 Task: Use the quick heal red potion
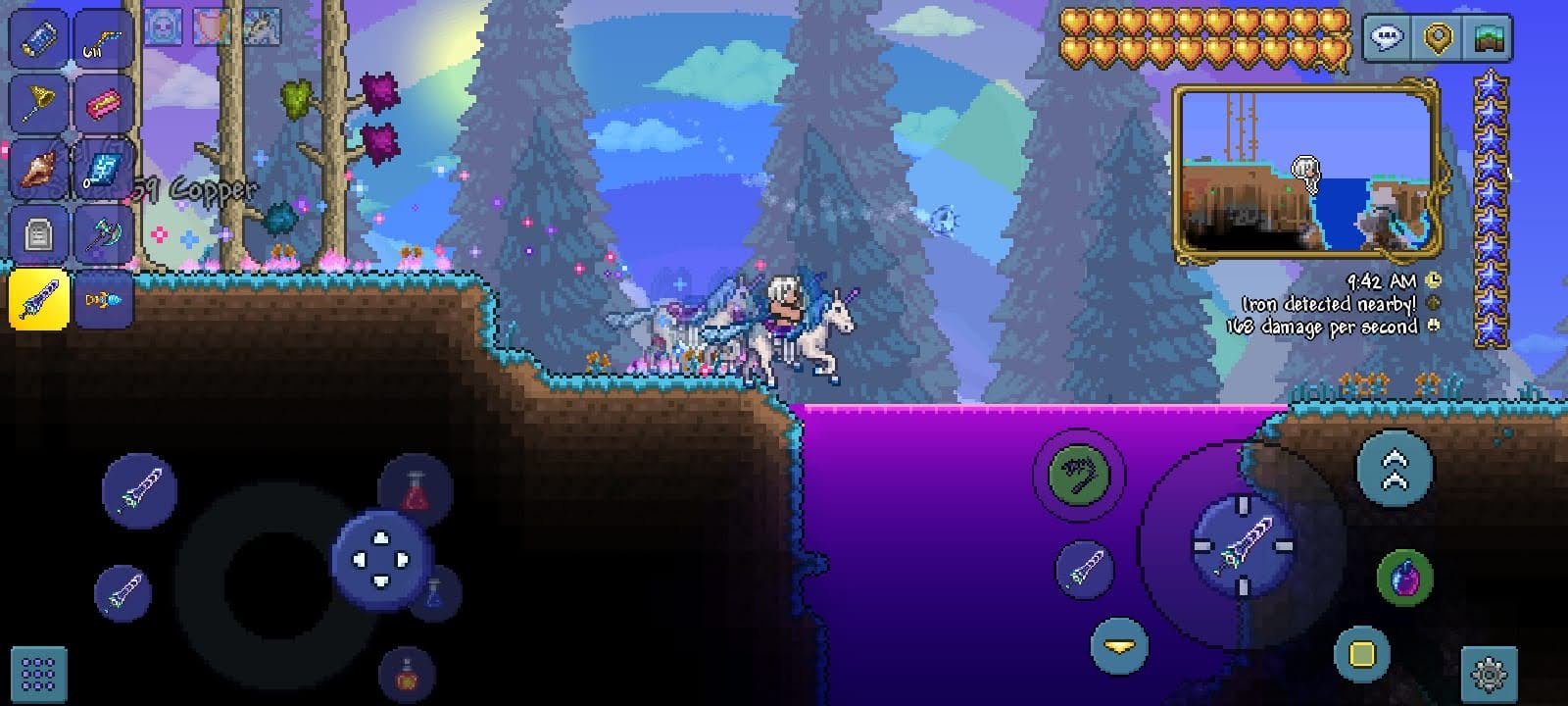click(x=416, y=488)
